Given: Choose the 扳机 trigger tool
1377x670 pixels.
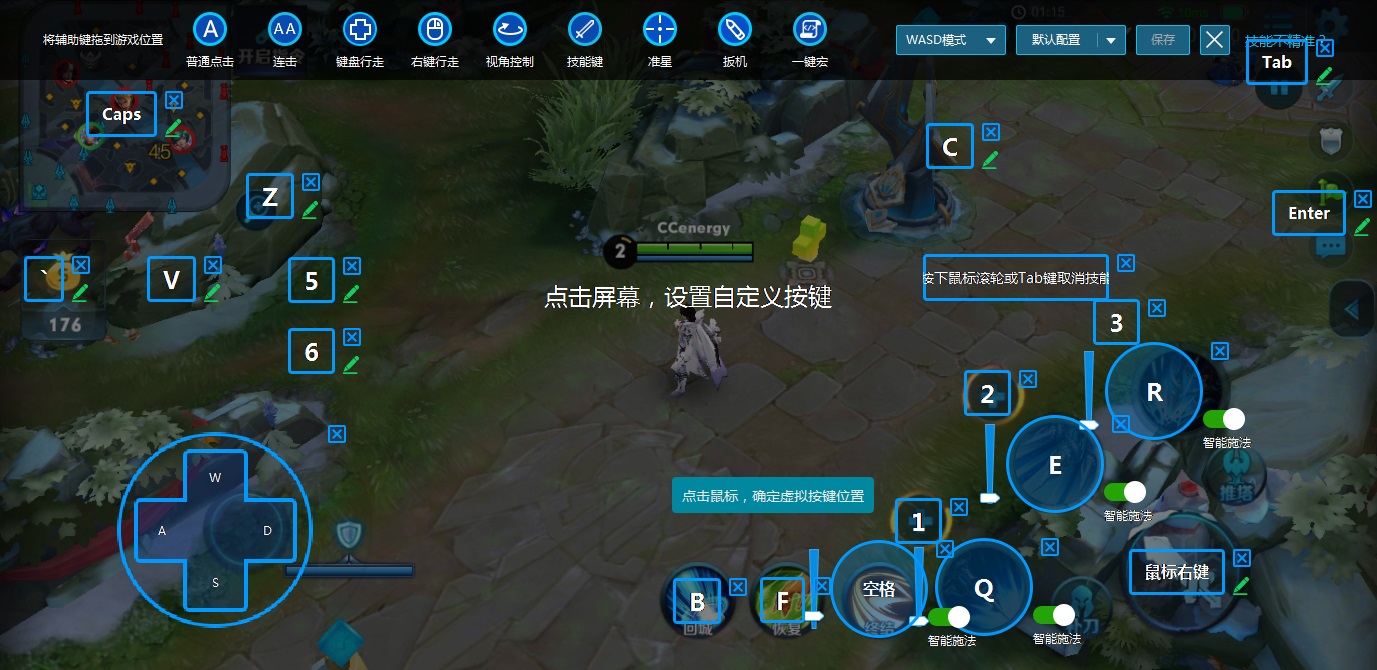Looking at the screenshot, I should (x=735, y=30).
